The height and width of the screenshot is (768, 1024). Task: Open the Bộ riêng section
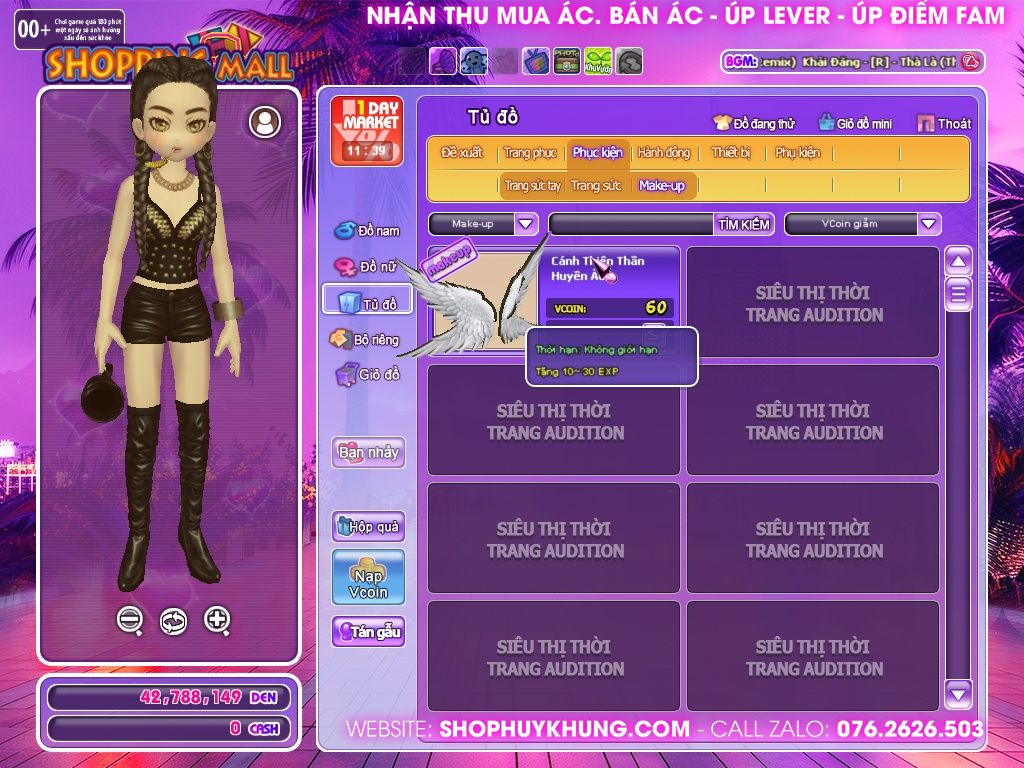[x=364, y=340]
